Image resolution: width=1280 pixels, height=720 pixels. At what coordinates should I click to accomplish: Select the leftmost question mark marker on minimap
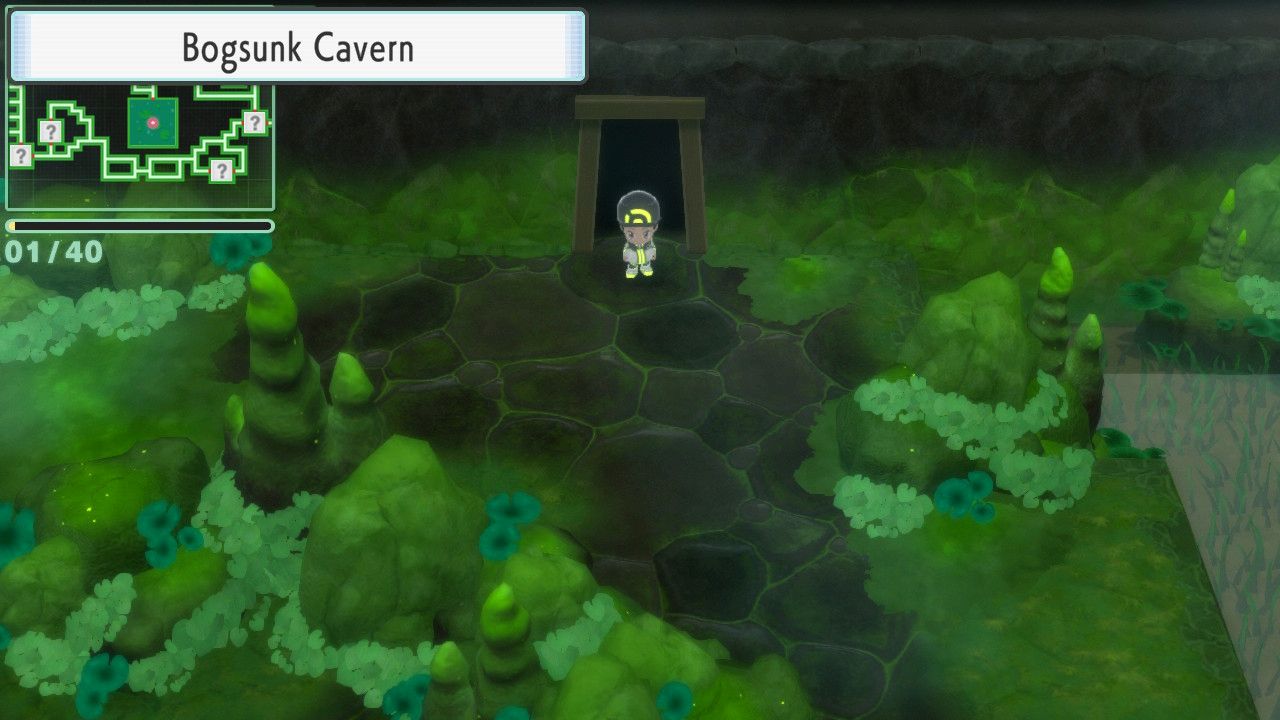(x=22, y=154)
